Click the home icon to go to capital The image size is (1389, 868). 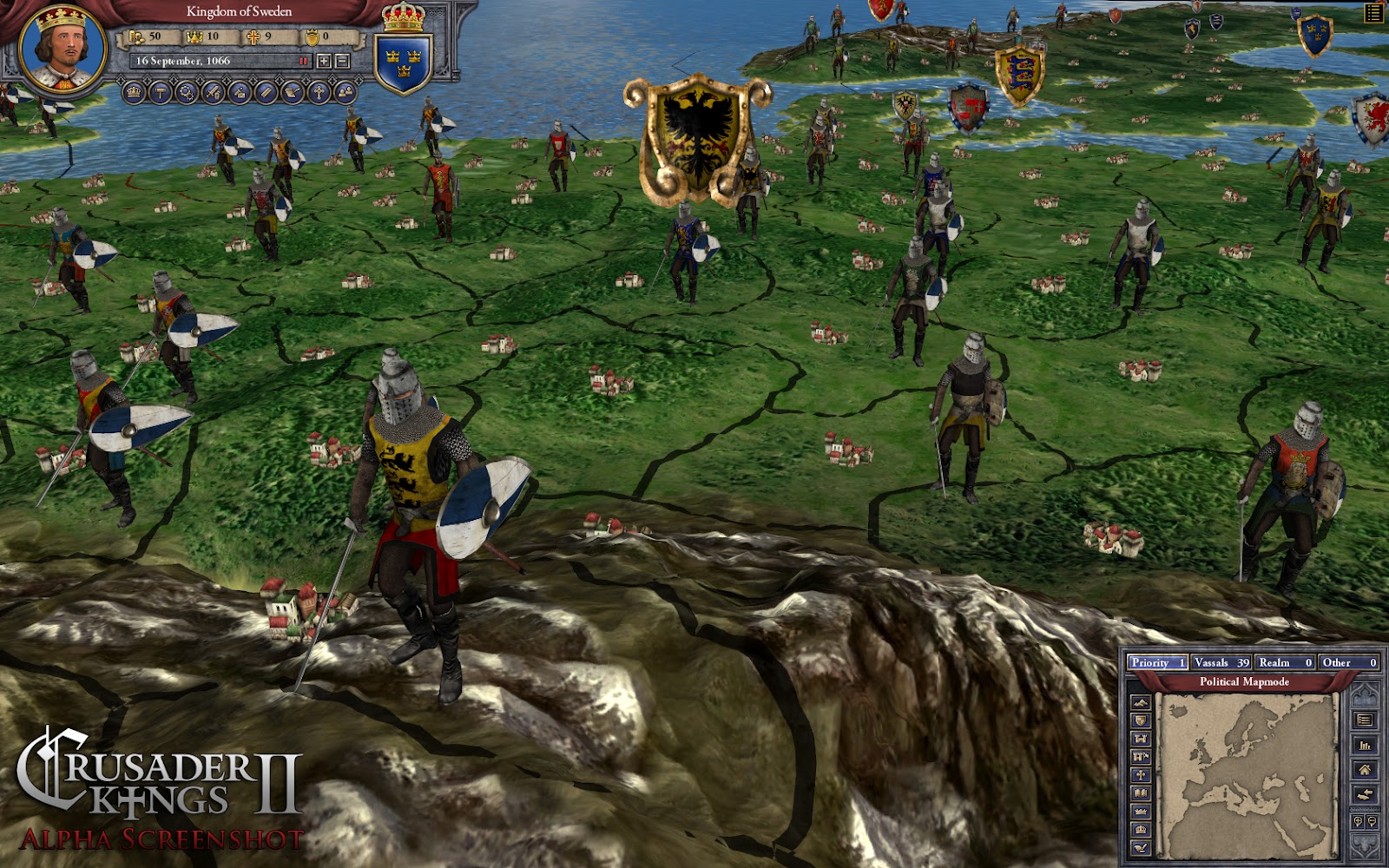(x=1365, y=770)
